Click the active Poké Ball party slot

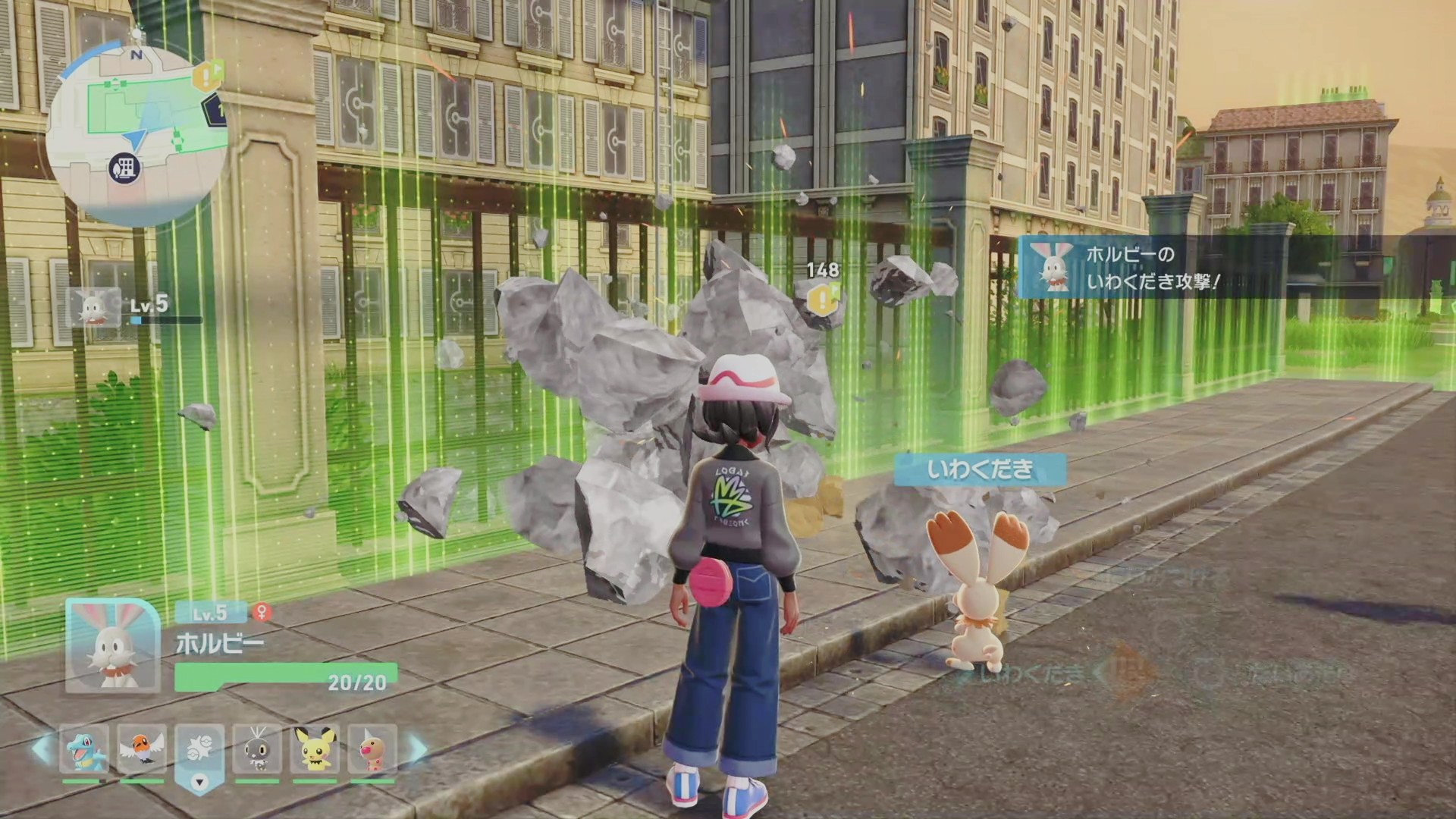pyautogui.click(x=199, y=750)
